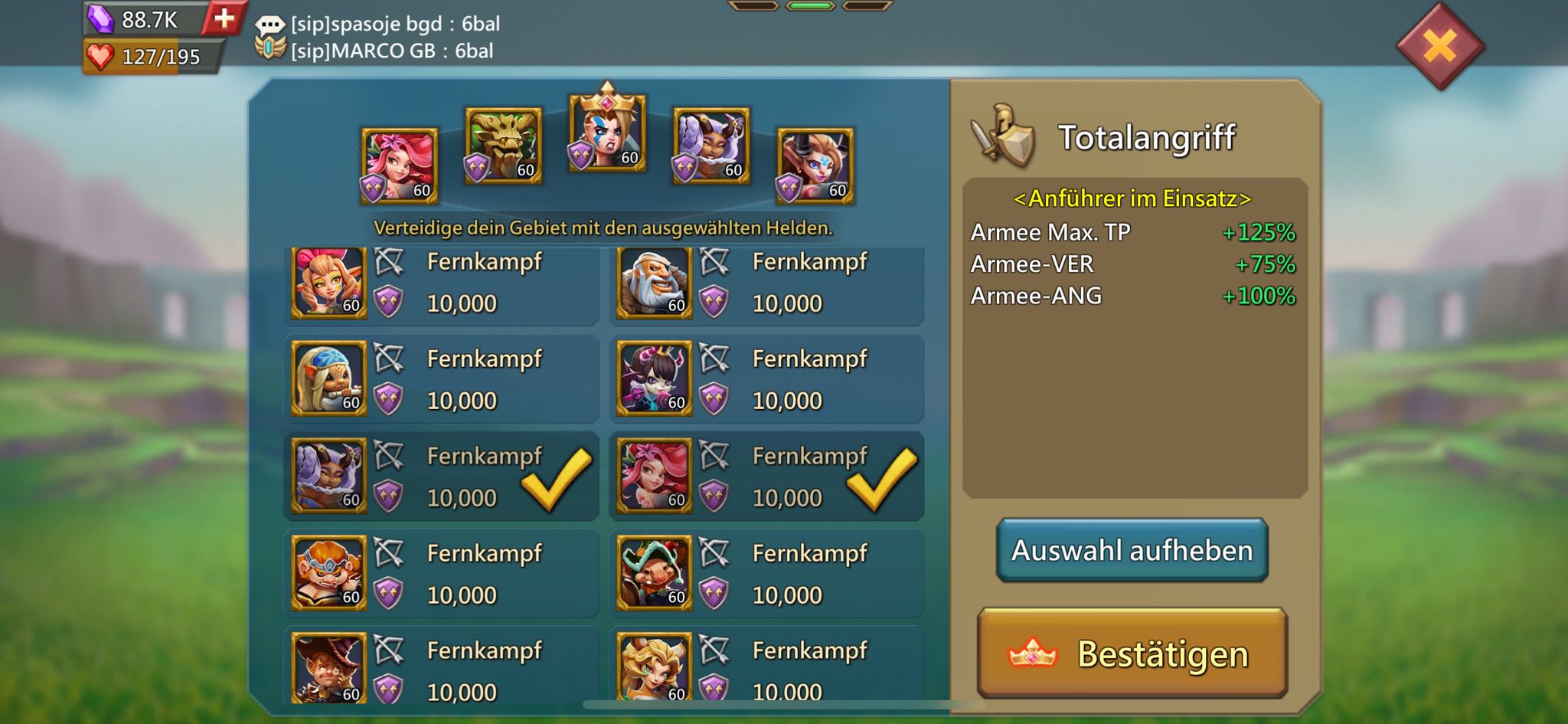Add more gems with the plus button
The image size is (1568, 724).
[x=224, y=18]
